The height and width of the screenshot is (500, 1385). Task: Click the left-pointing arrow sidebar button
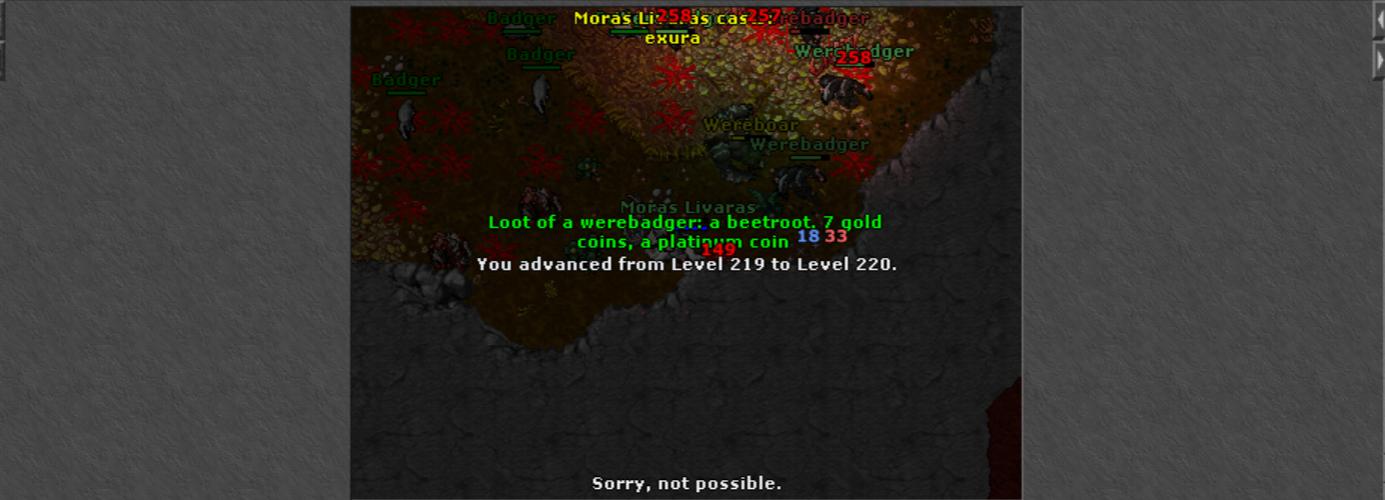tap(1380, 21)
